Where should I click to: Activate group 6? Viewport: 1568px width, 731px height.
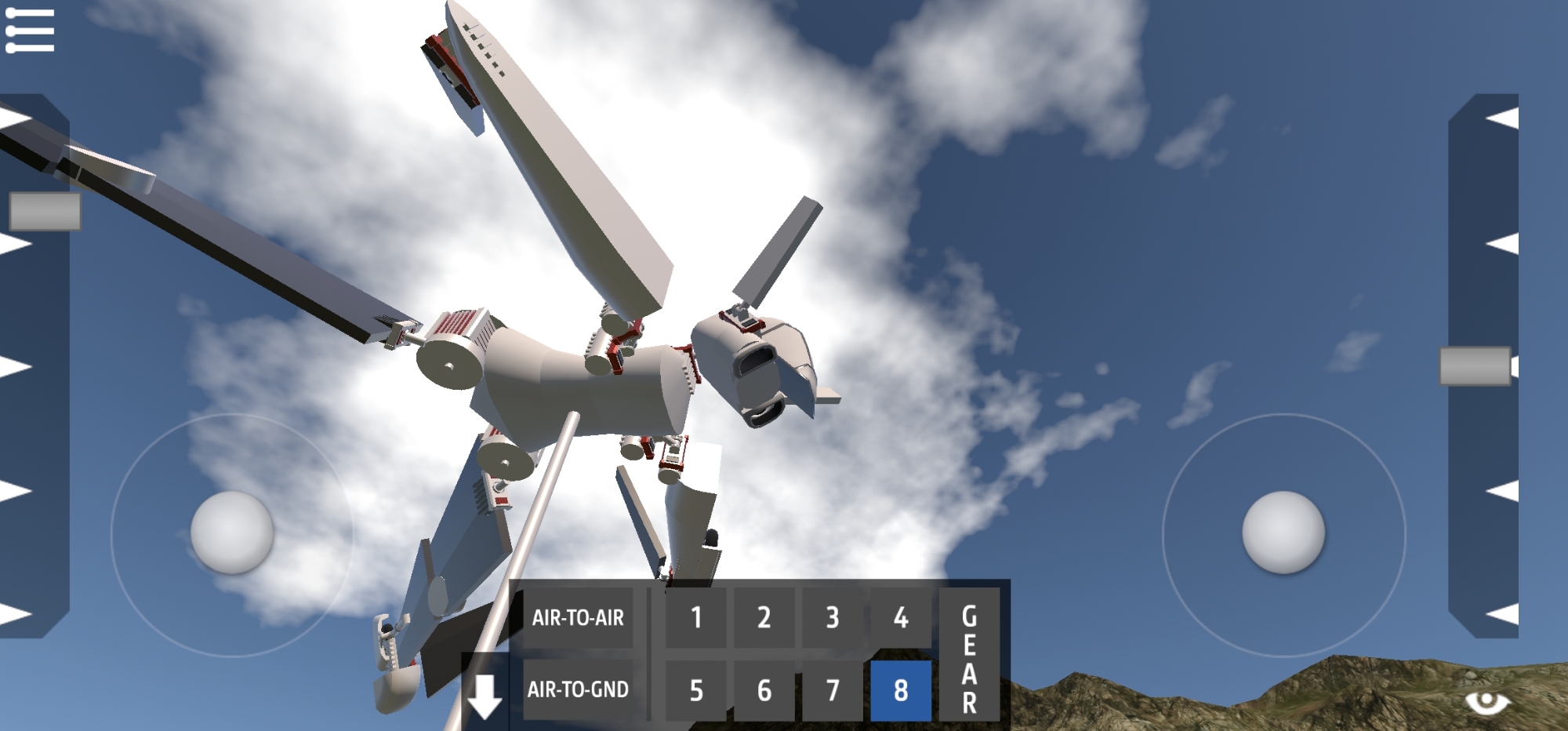(x=764, y=690)
